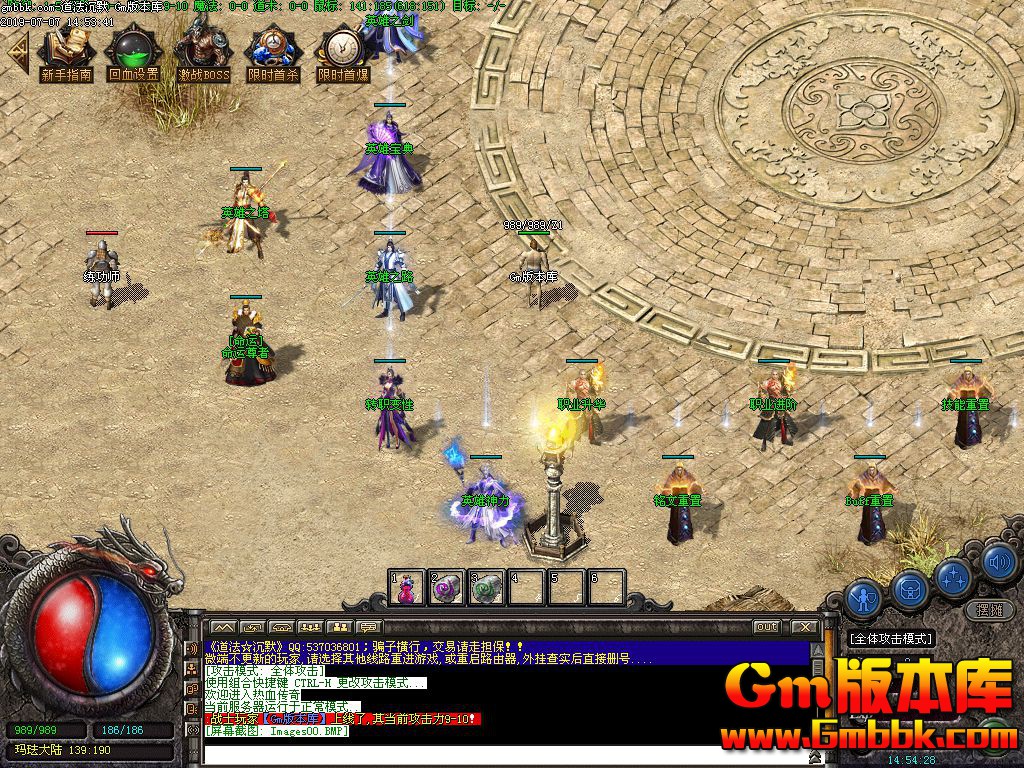Open the 激战BOSS menu

[203, 55]
